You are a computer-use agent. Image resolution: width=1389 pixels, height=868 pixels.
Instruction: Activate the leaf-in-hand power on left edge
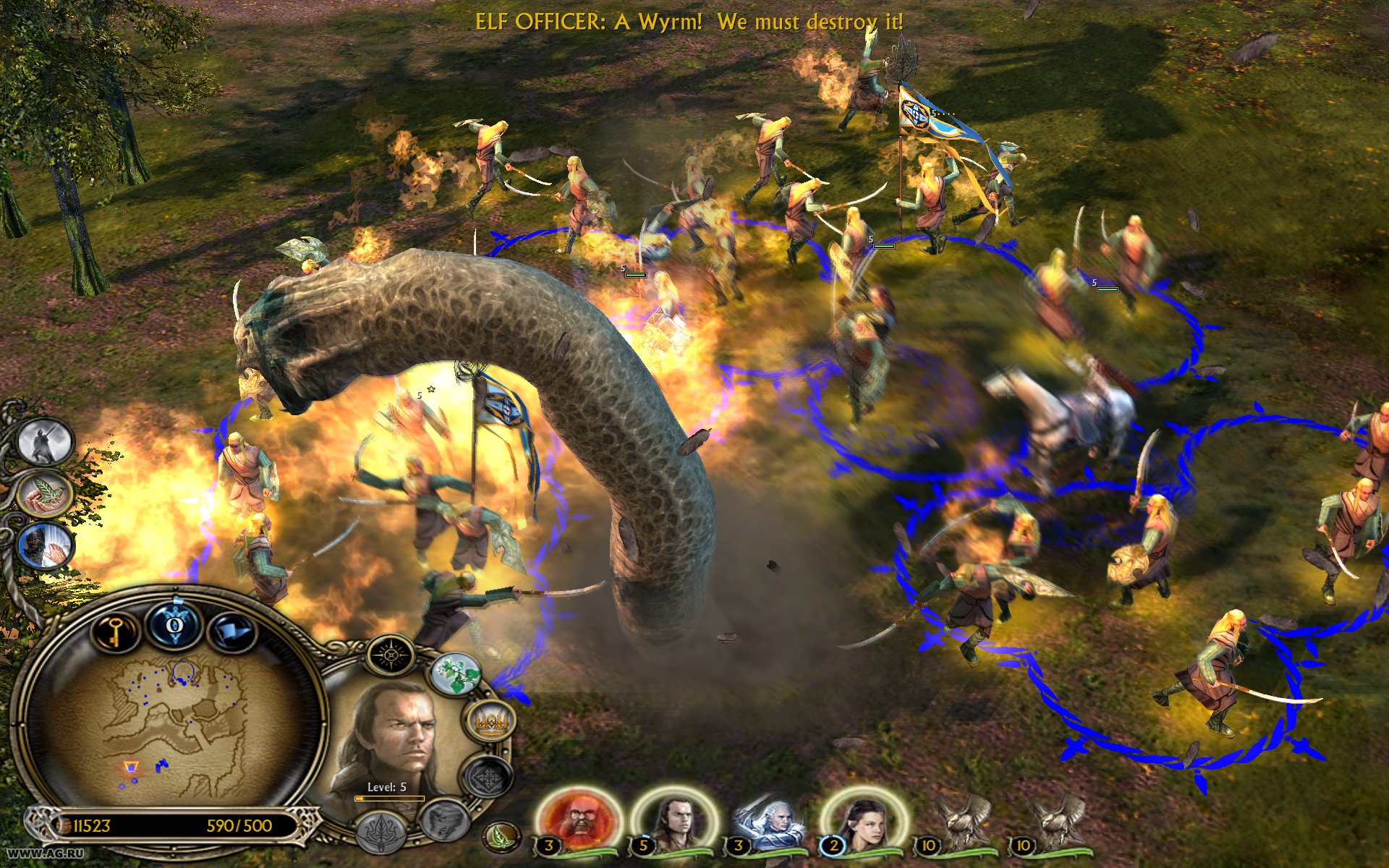(46, 493)
